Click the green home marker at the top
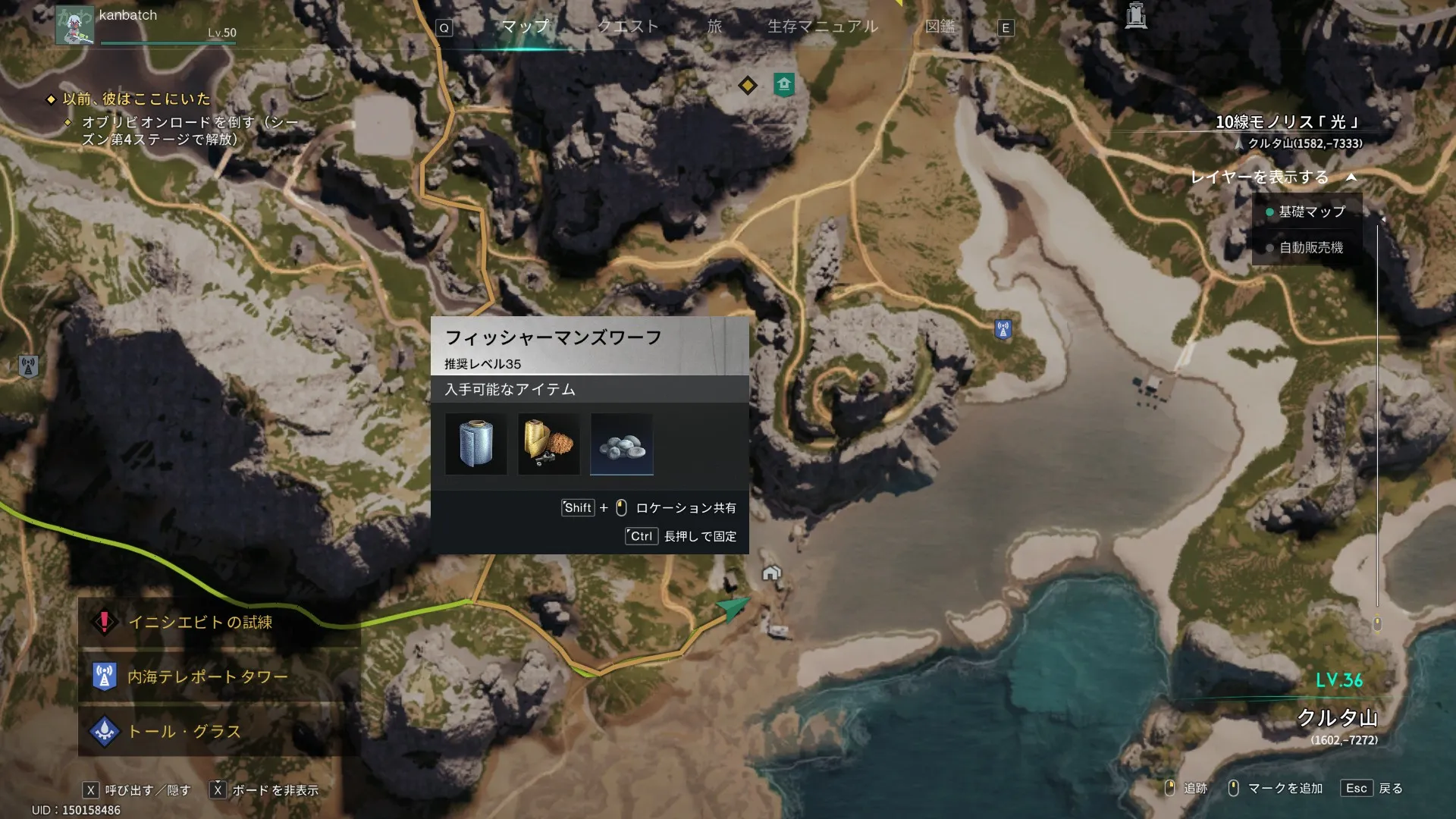Viewport: 1456px width, 819px height. [x=784, y=83]
